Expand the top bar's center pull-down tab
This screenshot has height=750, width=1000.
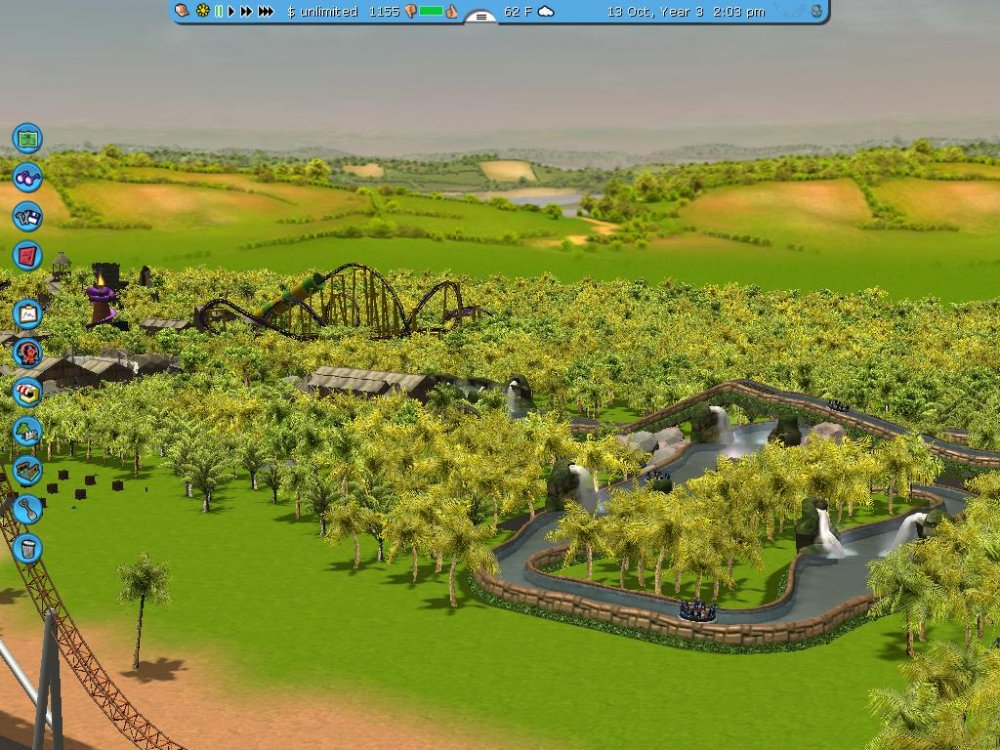(481, 16)
